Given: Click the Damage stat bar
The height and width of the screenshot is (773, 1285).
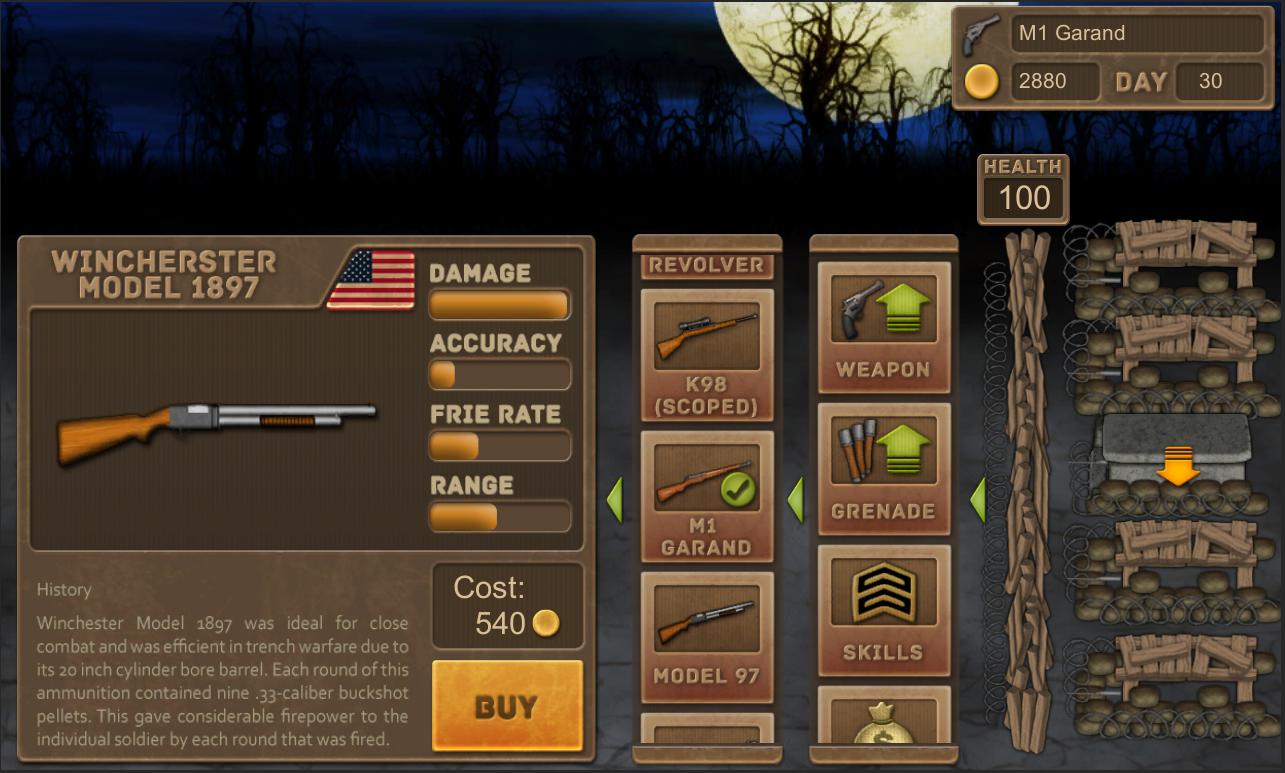Looking at the screenshot, I should pyautogui.click(x=499, y=303).
